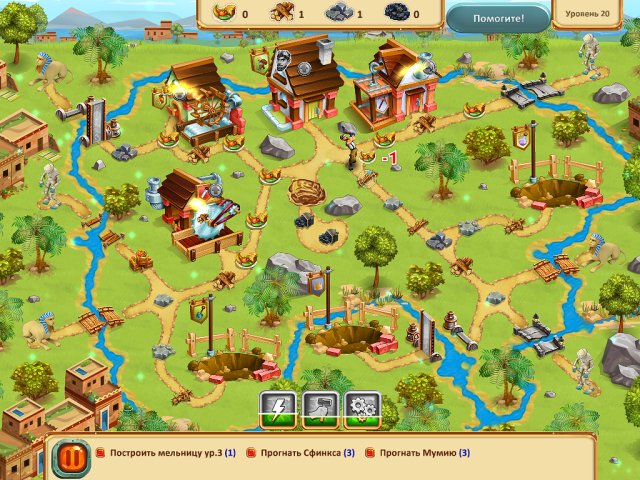Image resolution: width=640 pixels, height=480 pixels.
Task: Activate the hammer work bonus
Action: 320,410
